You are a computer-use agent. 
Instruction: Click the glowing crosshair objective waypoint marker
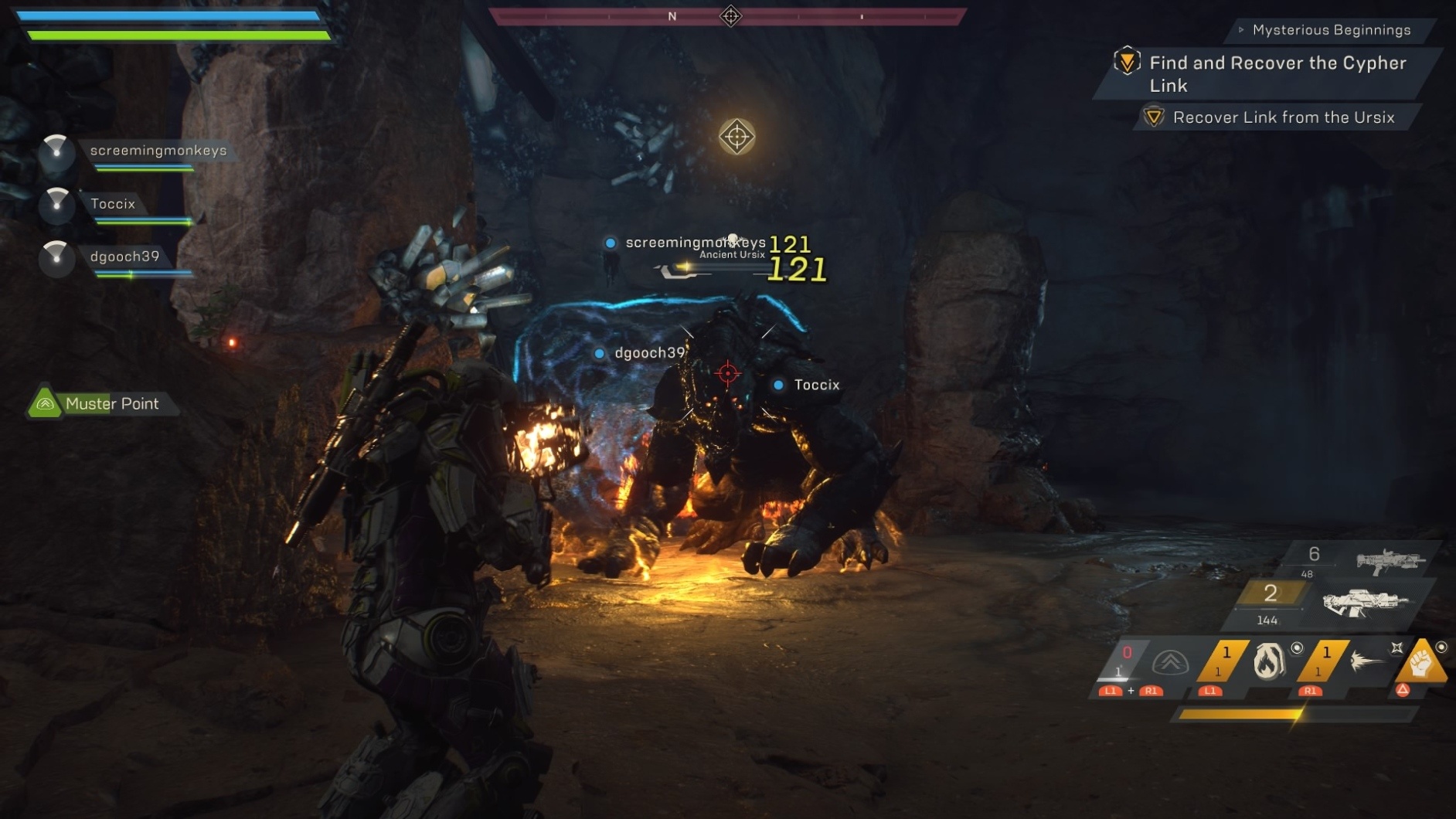click(737, 137)
